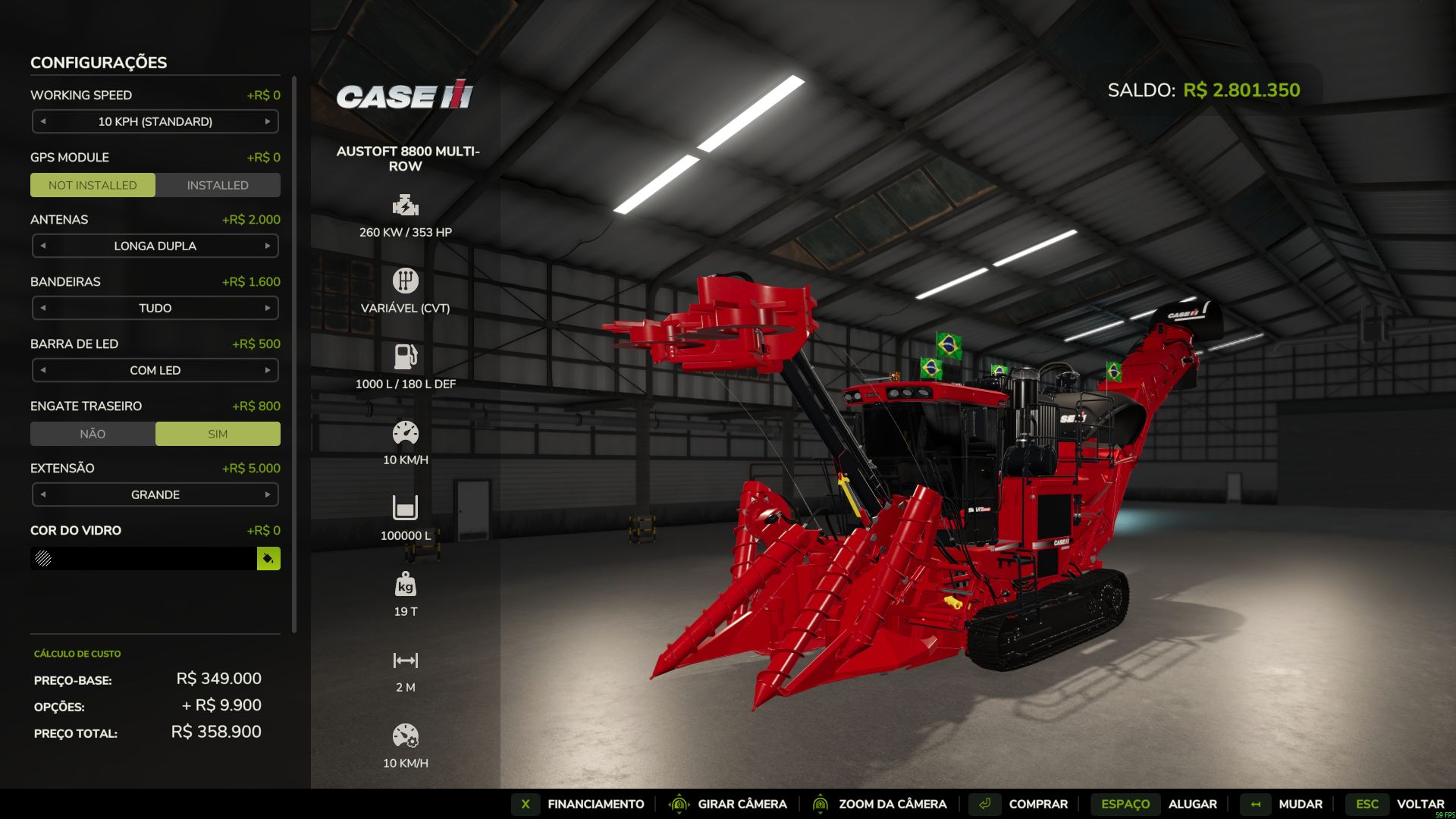This screenshot has height=819, width=1456.
Task: Click the speedometer icon above 10 KM/H
Action: tap(406, 431)
